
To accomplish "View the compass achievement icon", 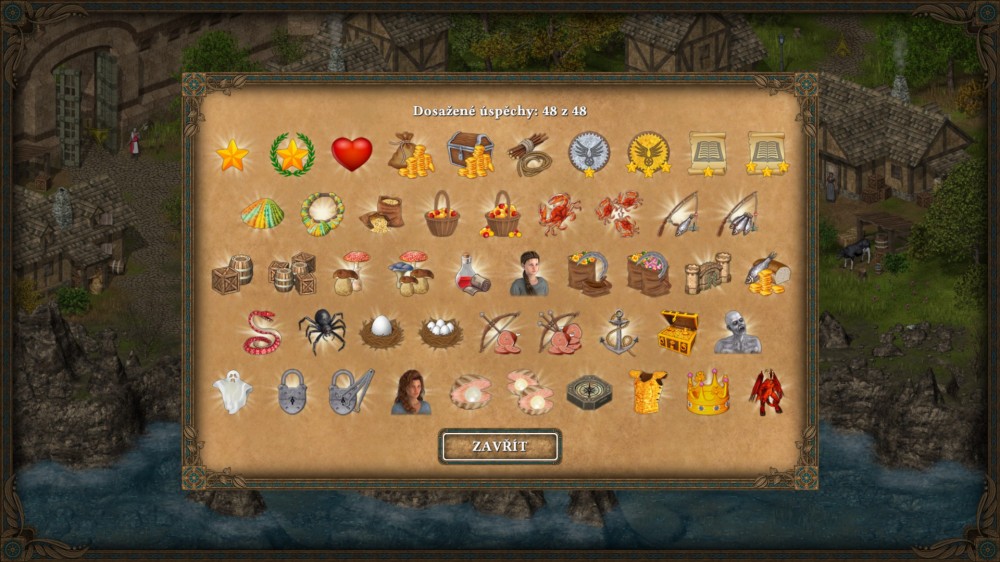I will tap(589, 392).
